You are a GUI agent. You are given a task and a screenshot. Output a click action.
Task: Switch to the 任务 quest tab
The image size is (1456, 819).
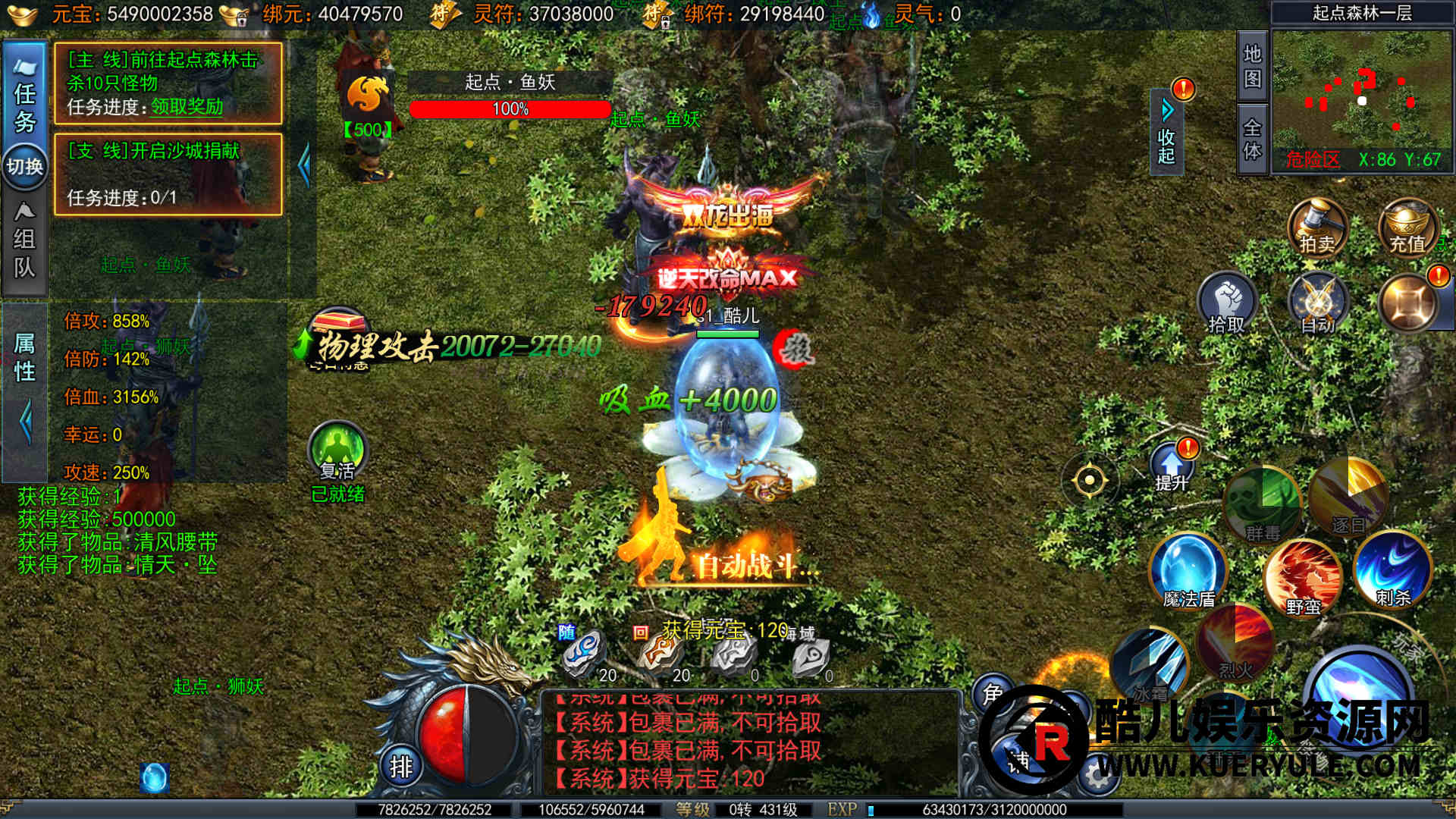click(x=24, y=95)
